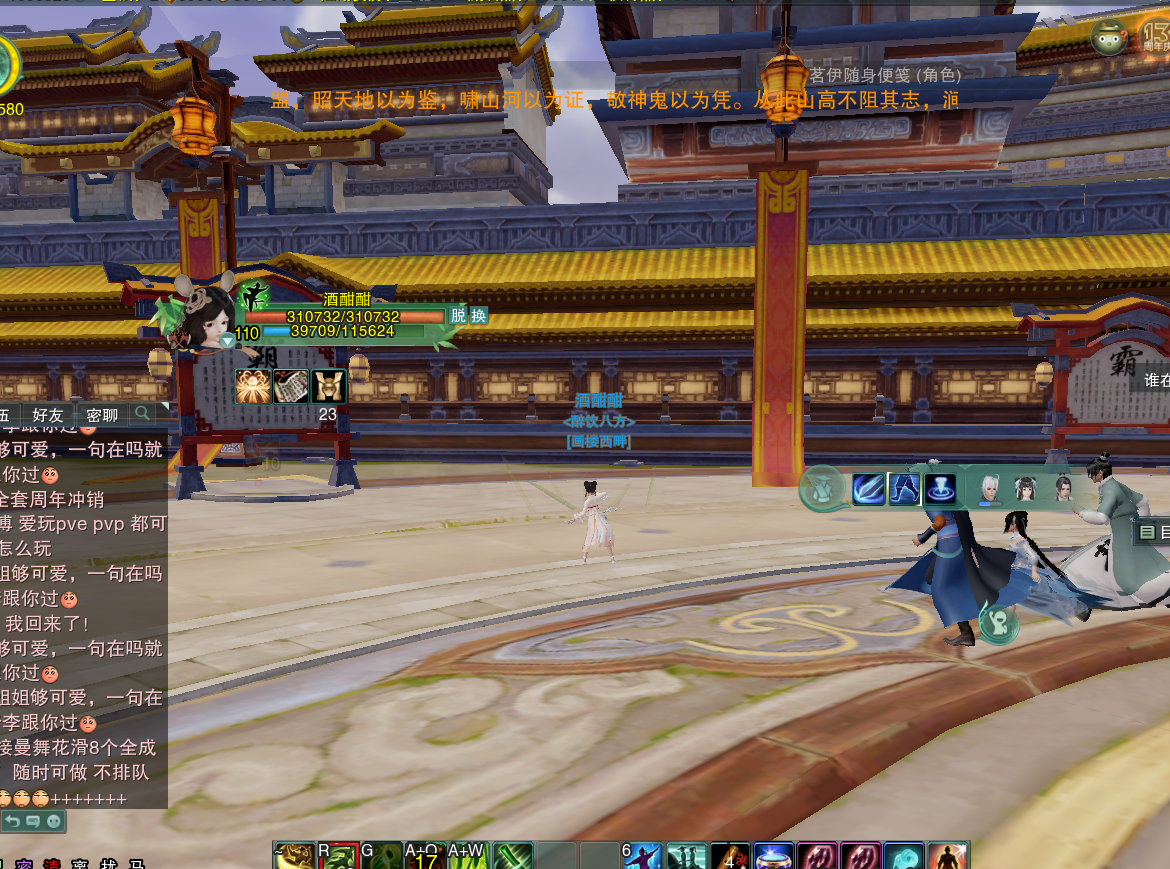This screenshot has height=869, width=1170.
Task: Activate the blue sword slash skill
Action: coord(868,489)
